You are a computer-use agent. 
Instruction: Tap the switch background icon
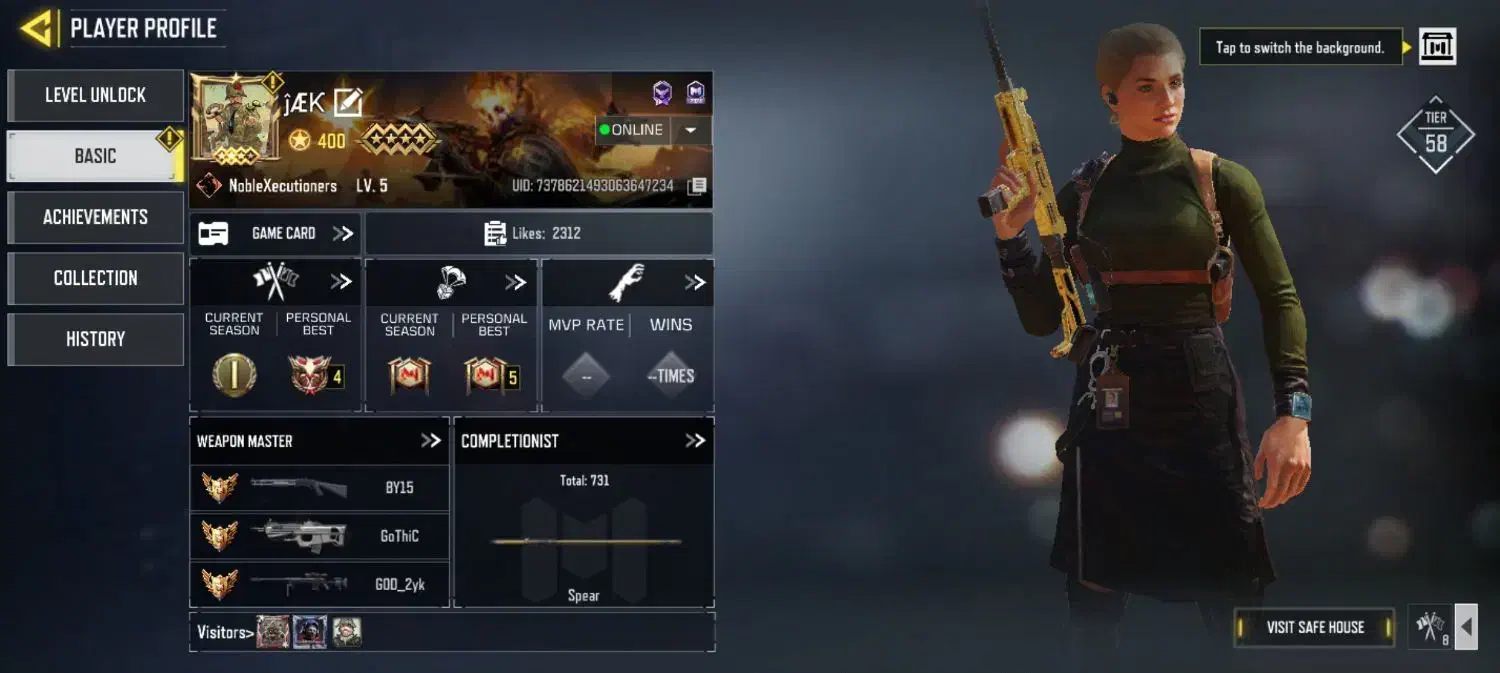(1437, 46)
